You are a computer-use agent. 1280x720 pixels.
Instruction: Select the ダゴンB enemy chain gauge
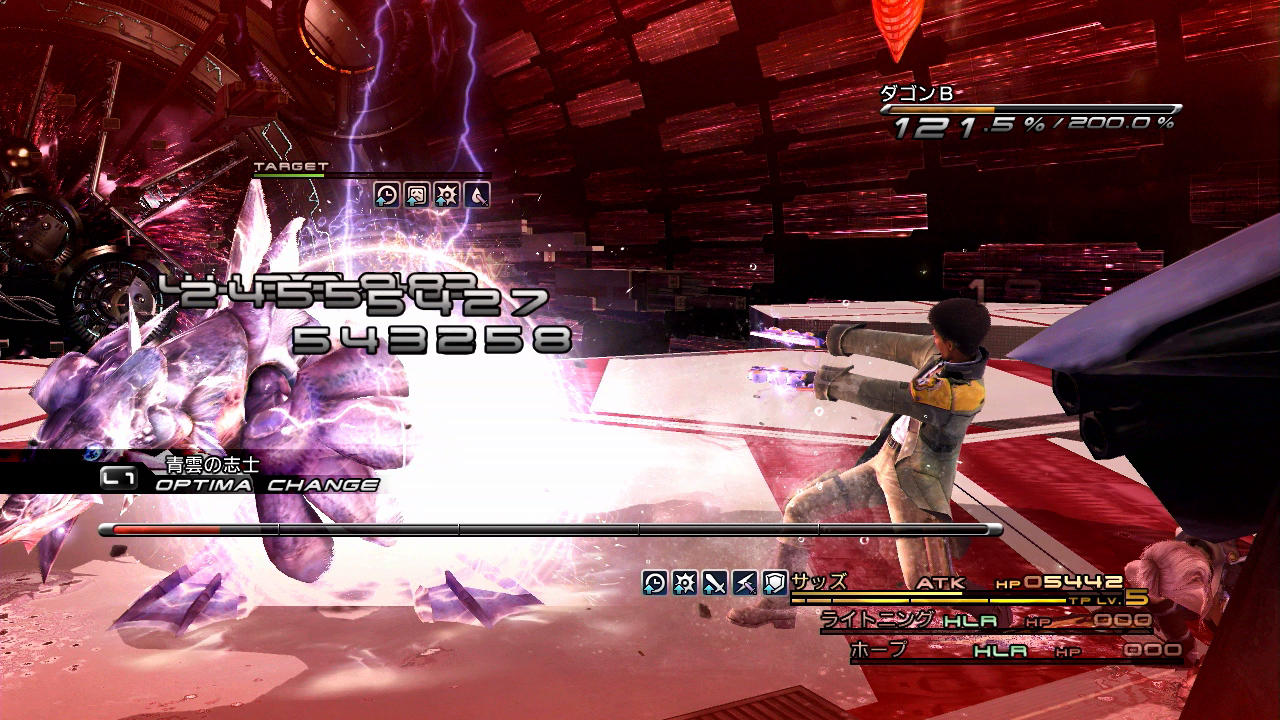point(1030,110)
